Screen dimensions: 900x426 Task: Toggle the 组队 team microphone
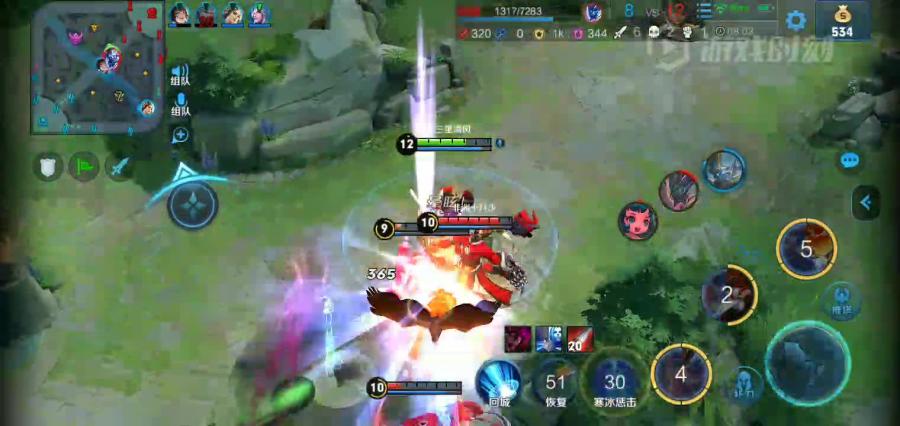[180, 104]
